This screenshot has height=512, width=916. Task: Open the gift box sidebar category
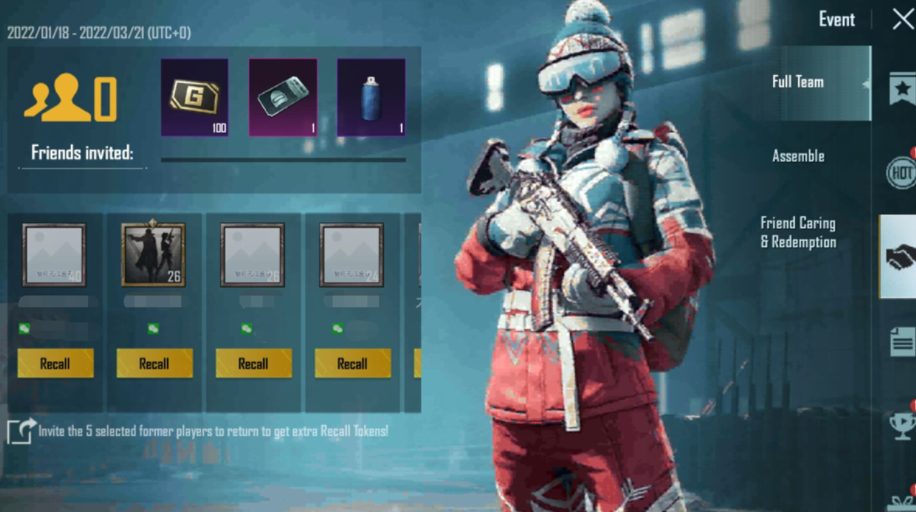(901, 500)
